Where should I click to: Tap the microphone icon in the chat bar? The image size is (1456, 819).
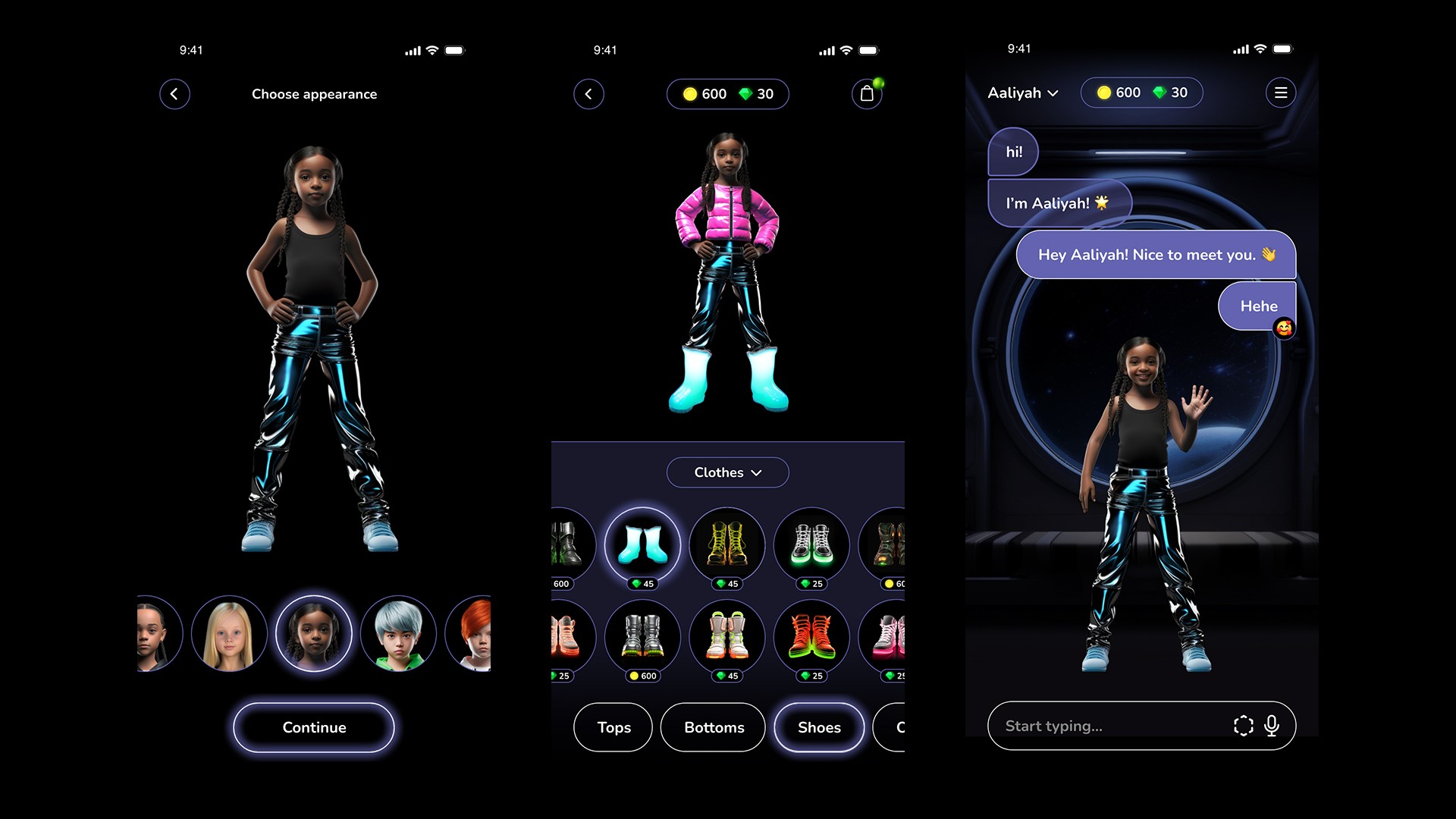[1272, 726]
